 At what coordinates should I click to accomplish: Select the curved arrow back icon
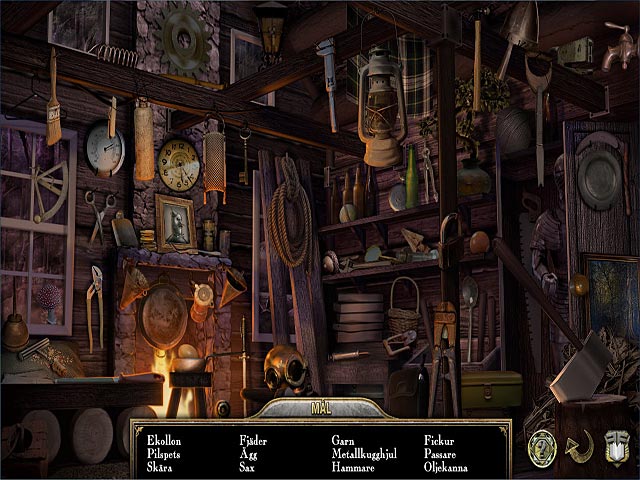579,445
